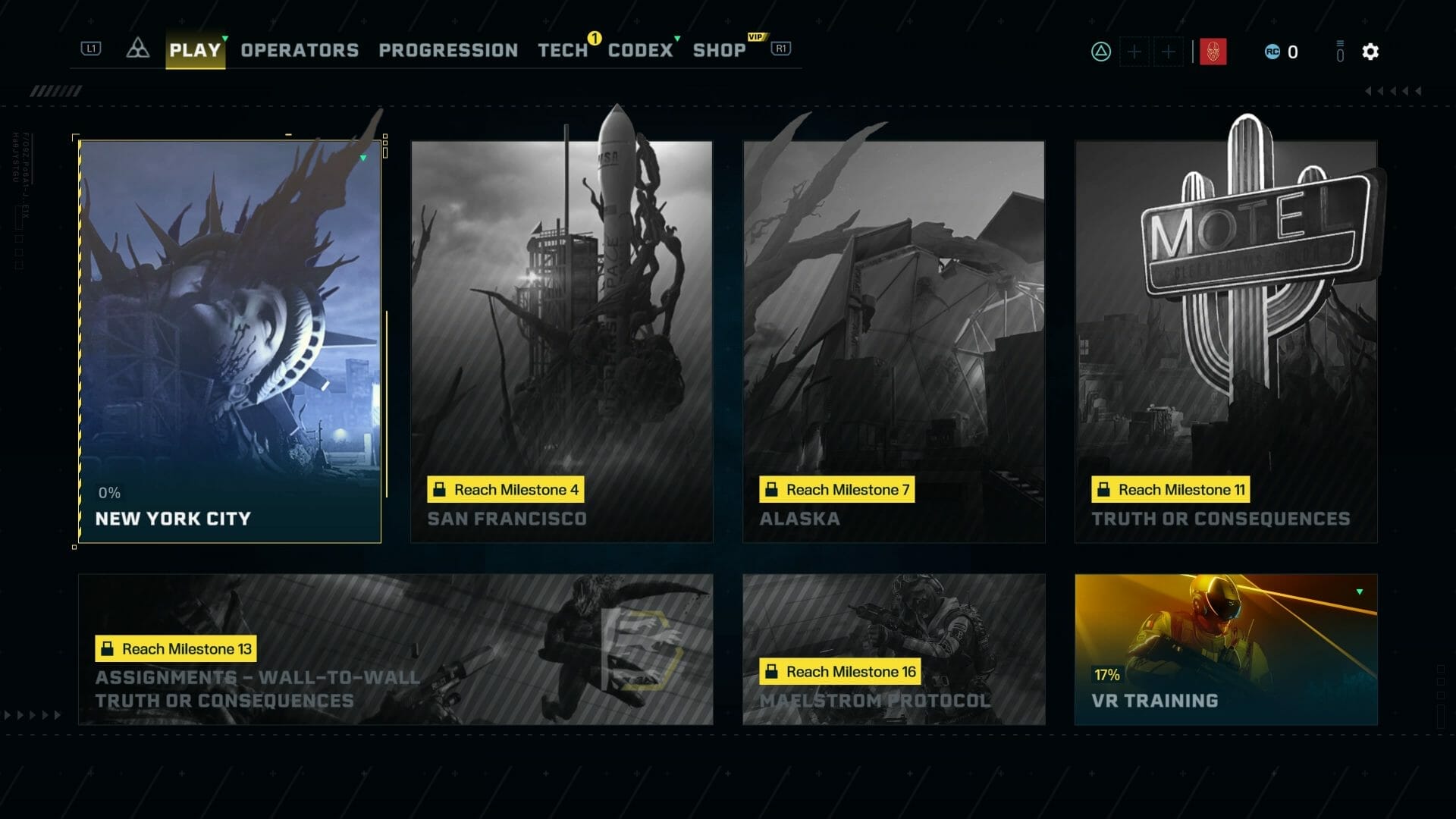Open the Tech tab
Image resolution: width=1456 pixels, height=819 pixels.
tap(563, 50)
